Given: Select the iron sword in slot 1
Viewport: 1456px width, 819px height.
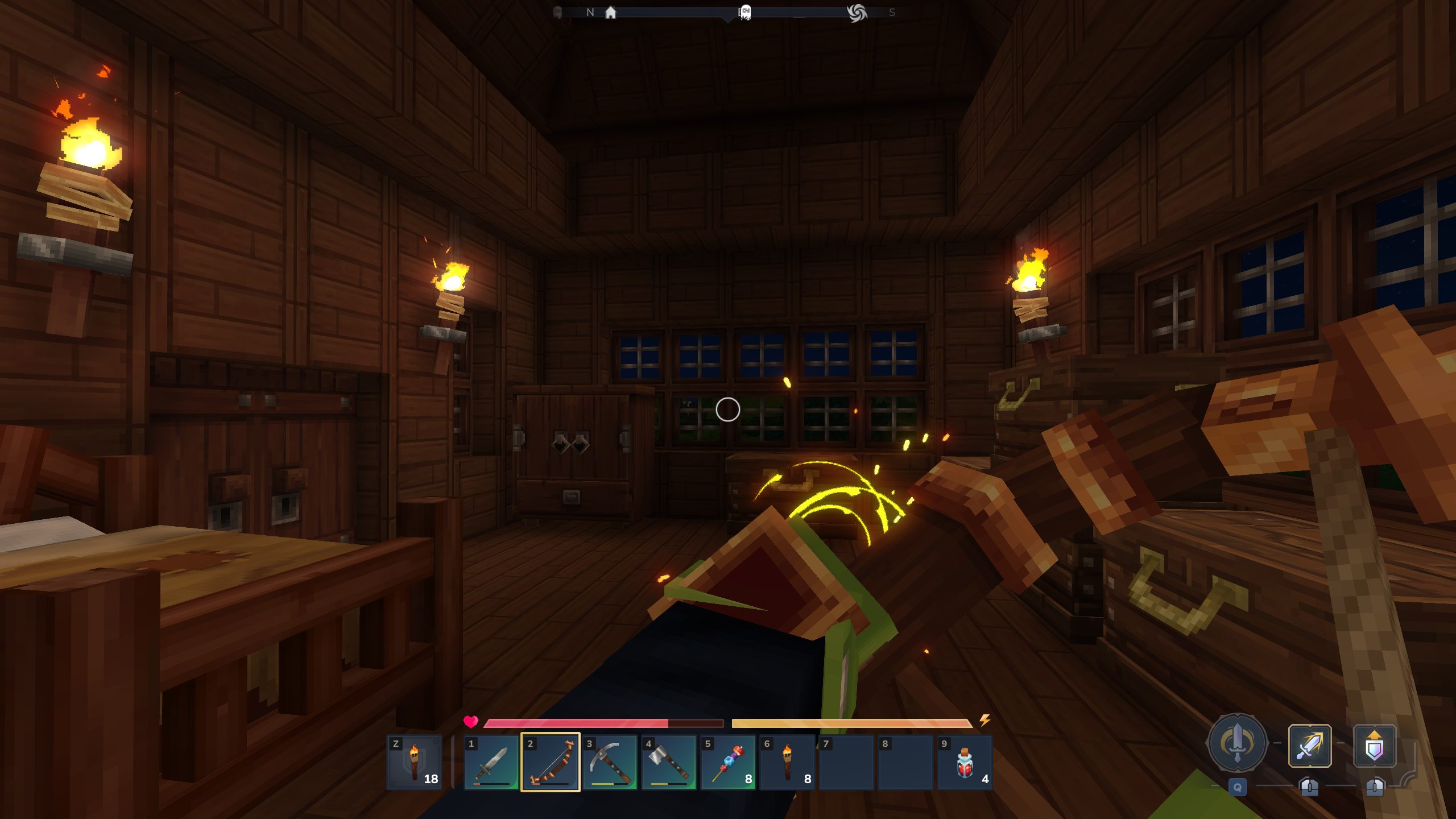Looking at the screenshot, I should [491, 762].
